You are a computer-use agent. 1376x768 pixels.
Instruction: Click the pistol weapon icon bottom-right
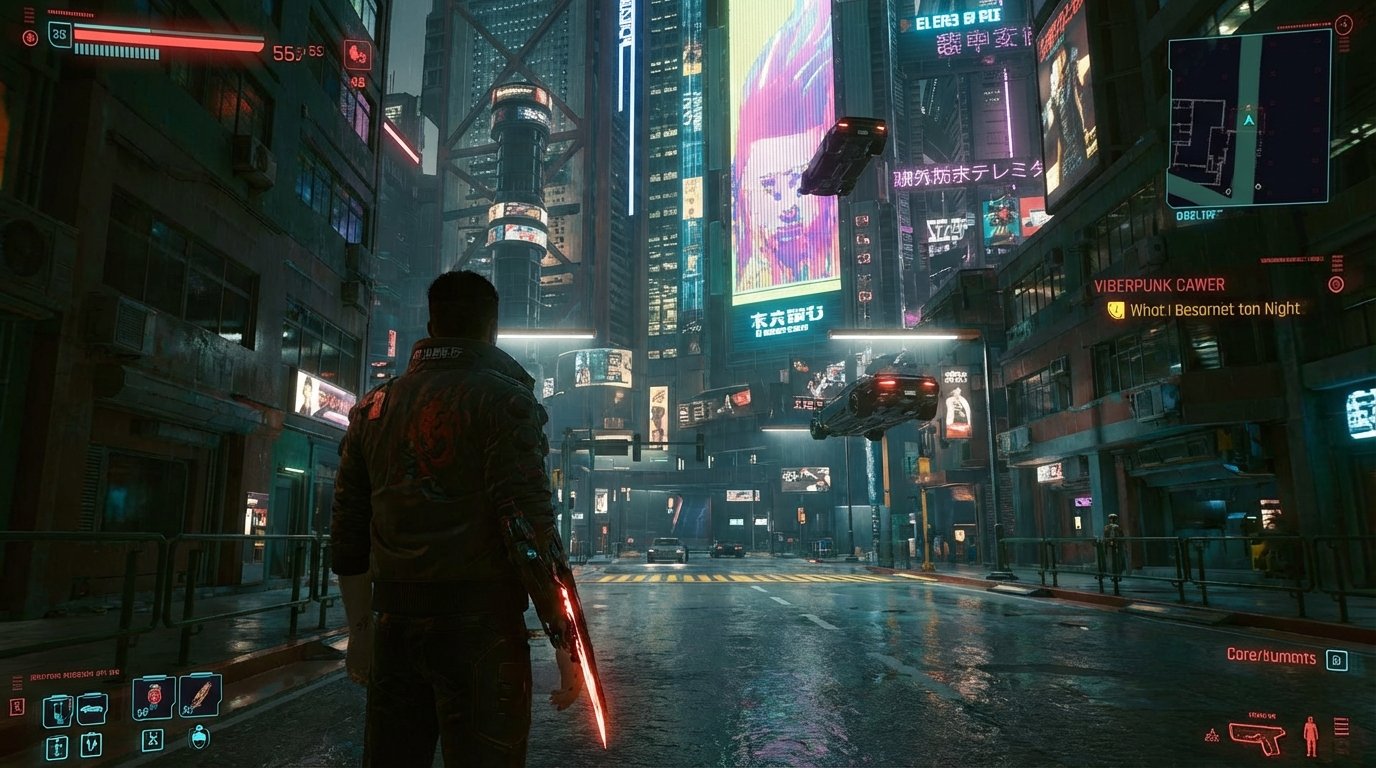(1258, 737)
